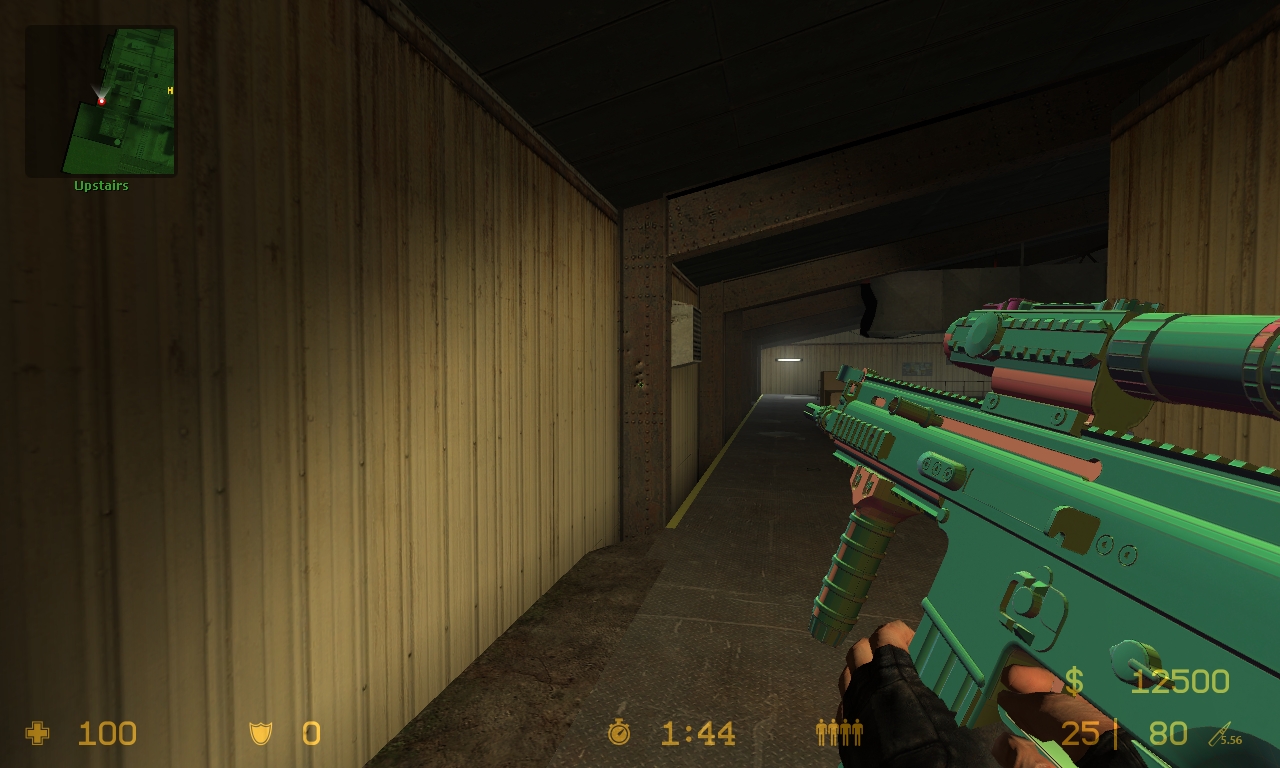Image resolution: width=1280 pixels, height=768 pixels.
Task: Click the player count figures icon
Action: click(838, 733)
